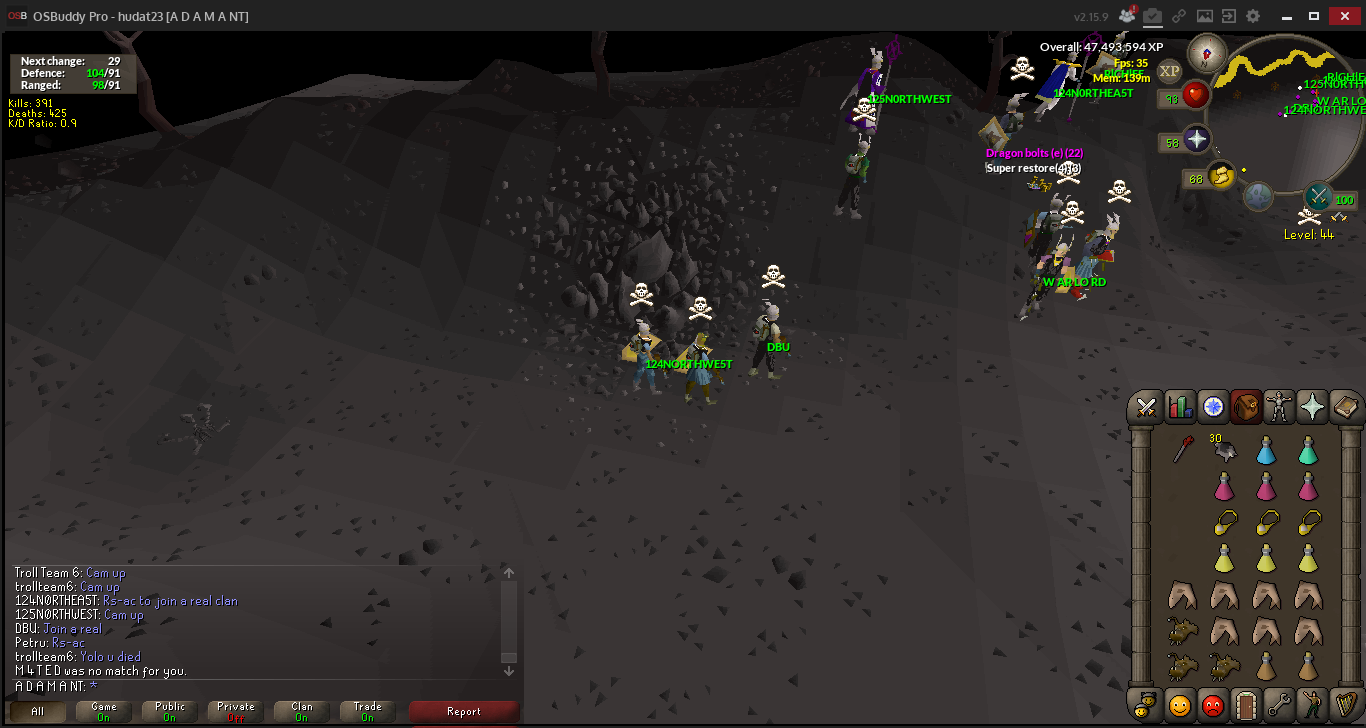Open the Combat Options tab
This screenshot has height=728, width=1366.
[x=1147, y=407]
